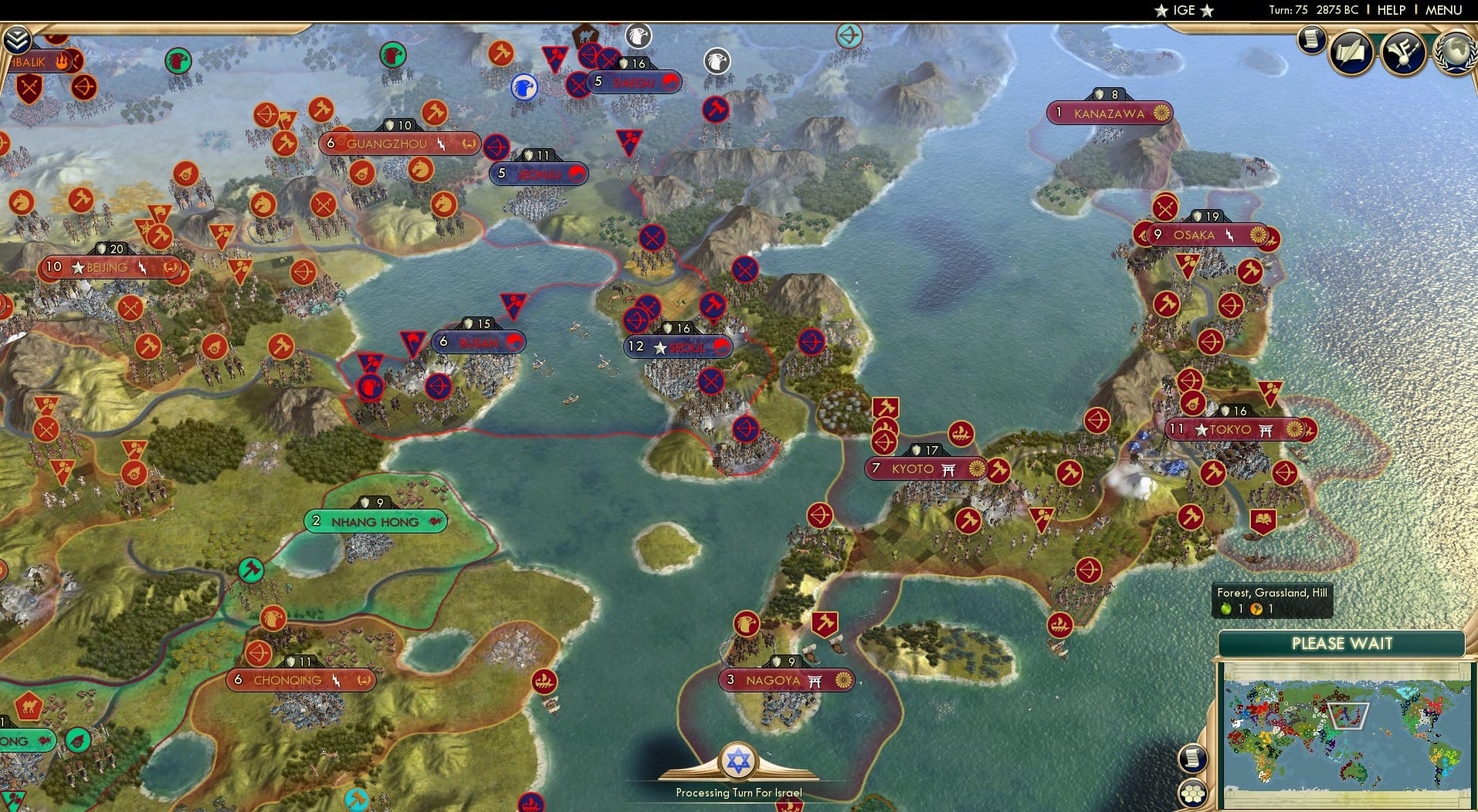Screen dimensions: 1478x812
Task: Select the boat unit icon near Kyoto's coast
Action: [x=960, y=432]
